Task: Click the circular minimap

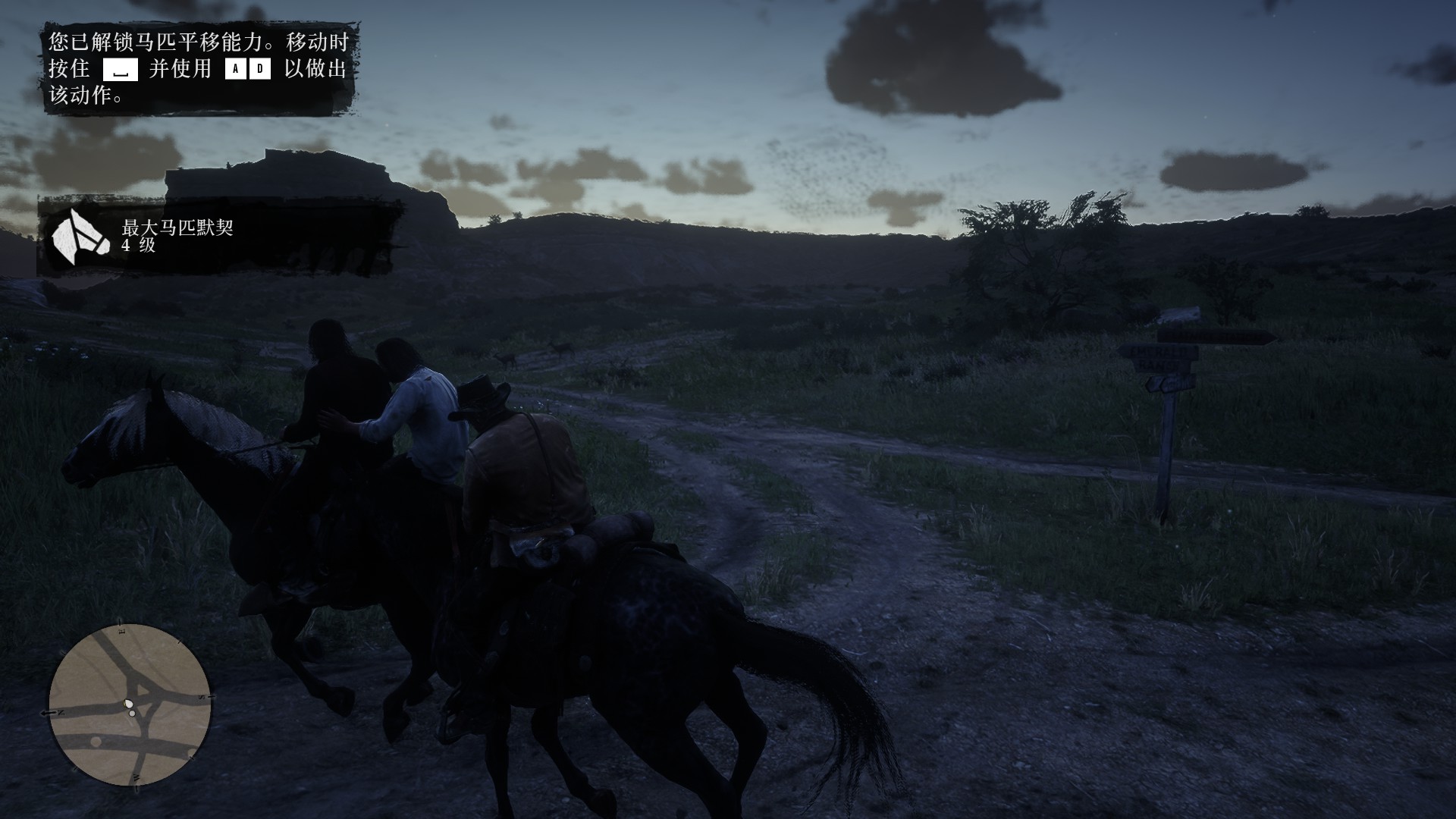Action: (130, 705)
